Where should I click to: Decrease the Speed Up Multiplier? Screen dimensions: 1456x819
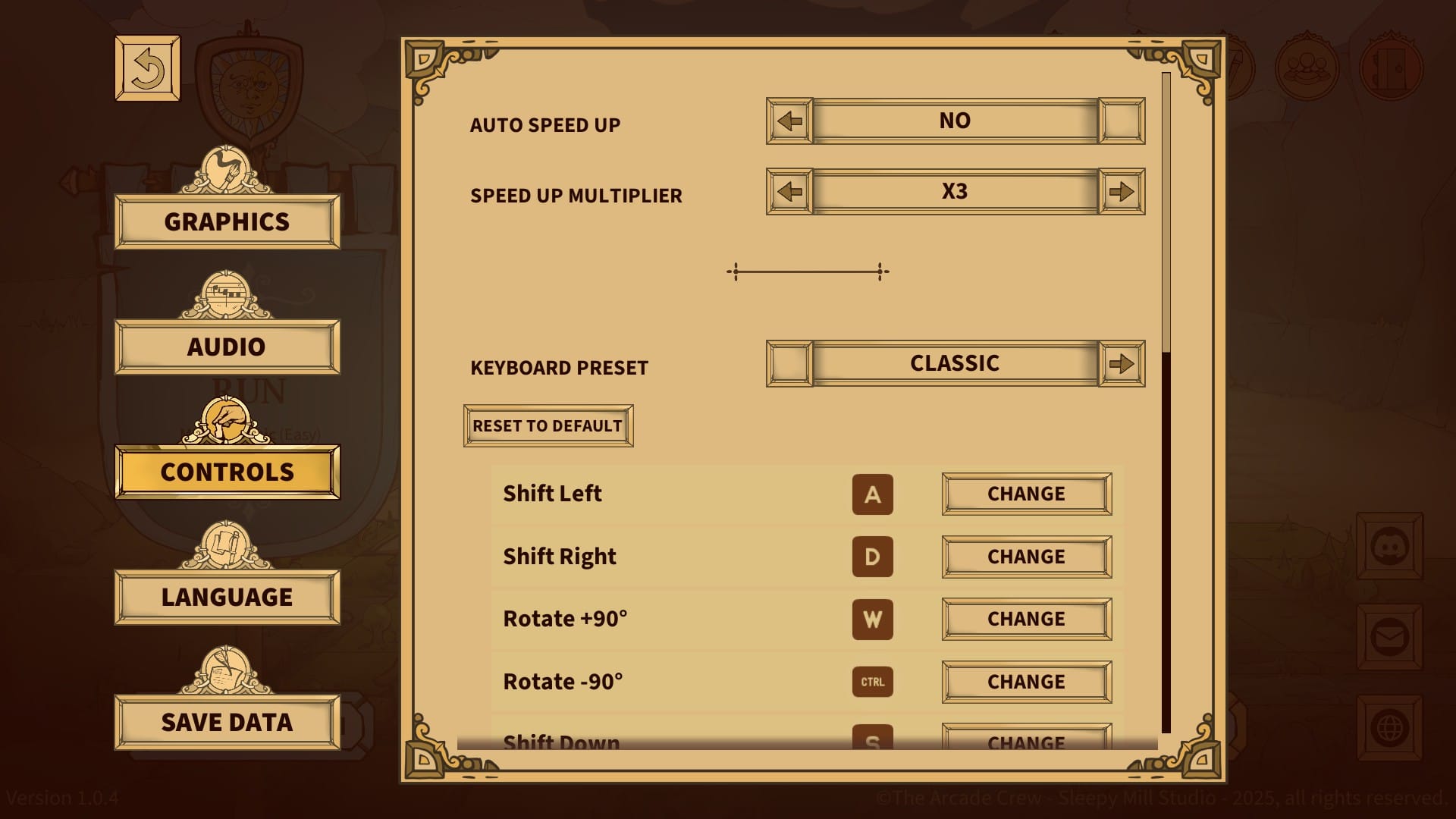(789, 191)
